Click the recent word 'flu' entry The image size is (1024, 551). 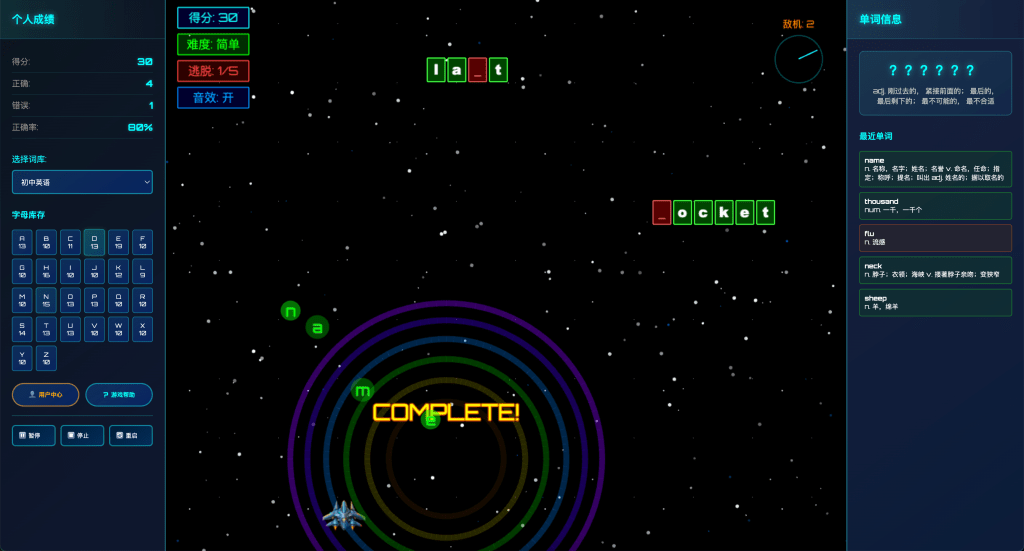pos(935,238)
